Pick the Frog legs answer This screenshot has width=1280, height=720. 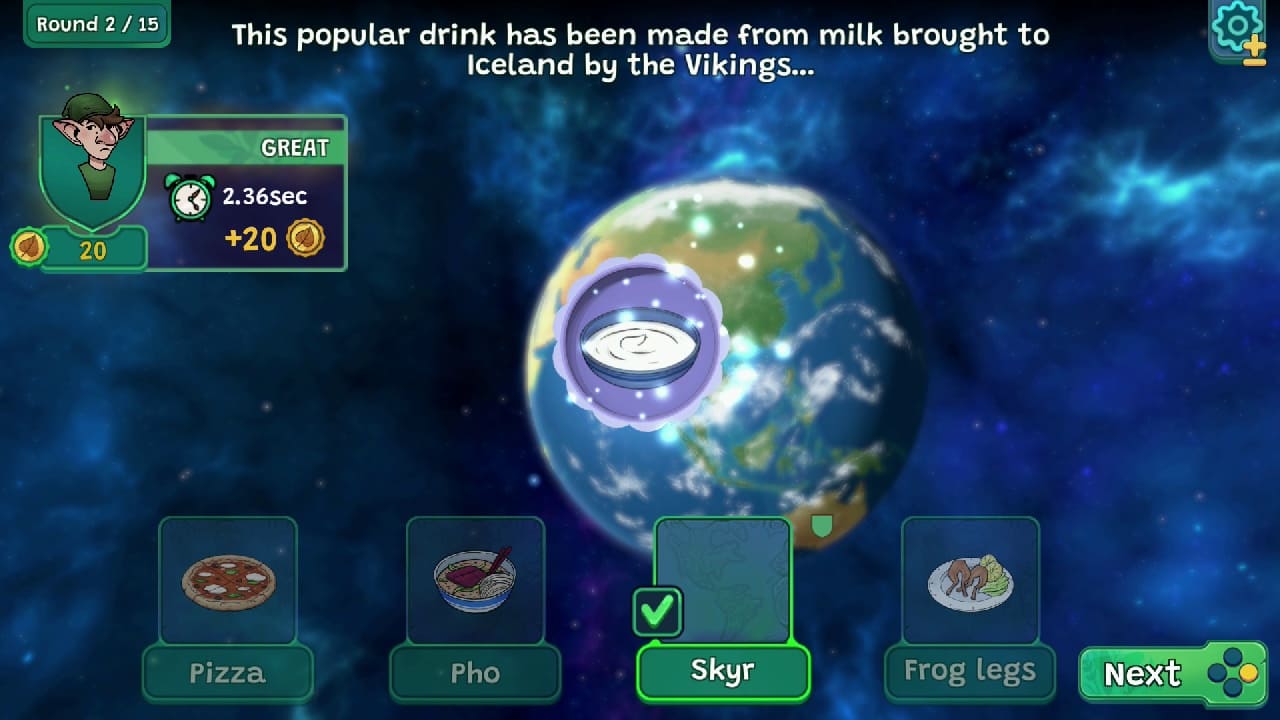968,670
